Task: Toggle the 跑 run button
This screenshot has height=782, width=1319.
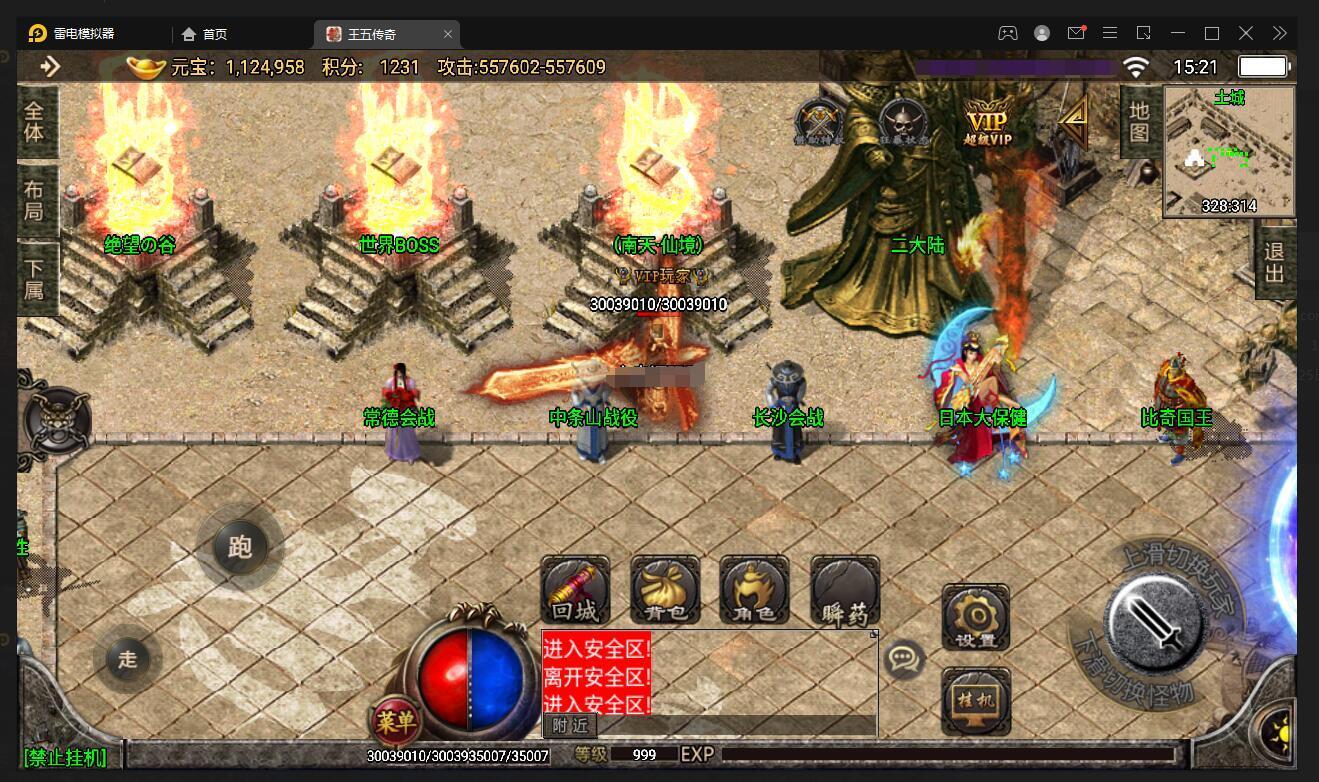Action: (239, 547)
